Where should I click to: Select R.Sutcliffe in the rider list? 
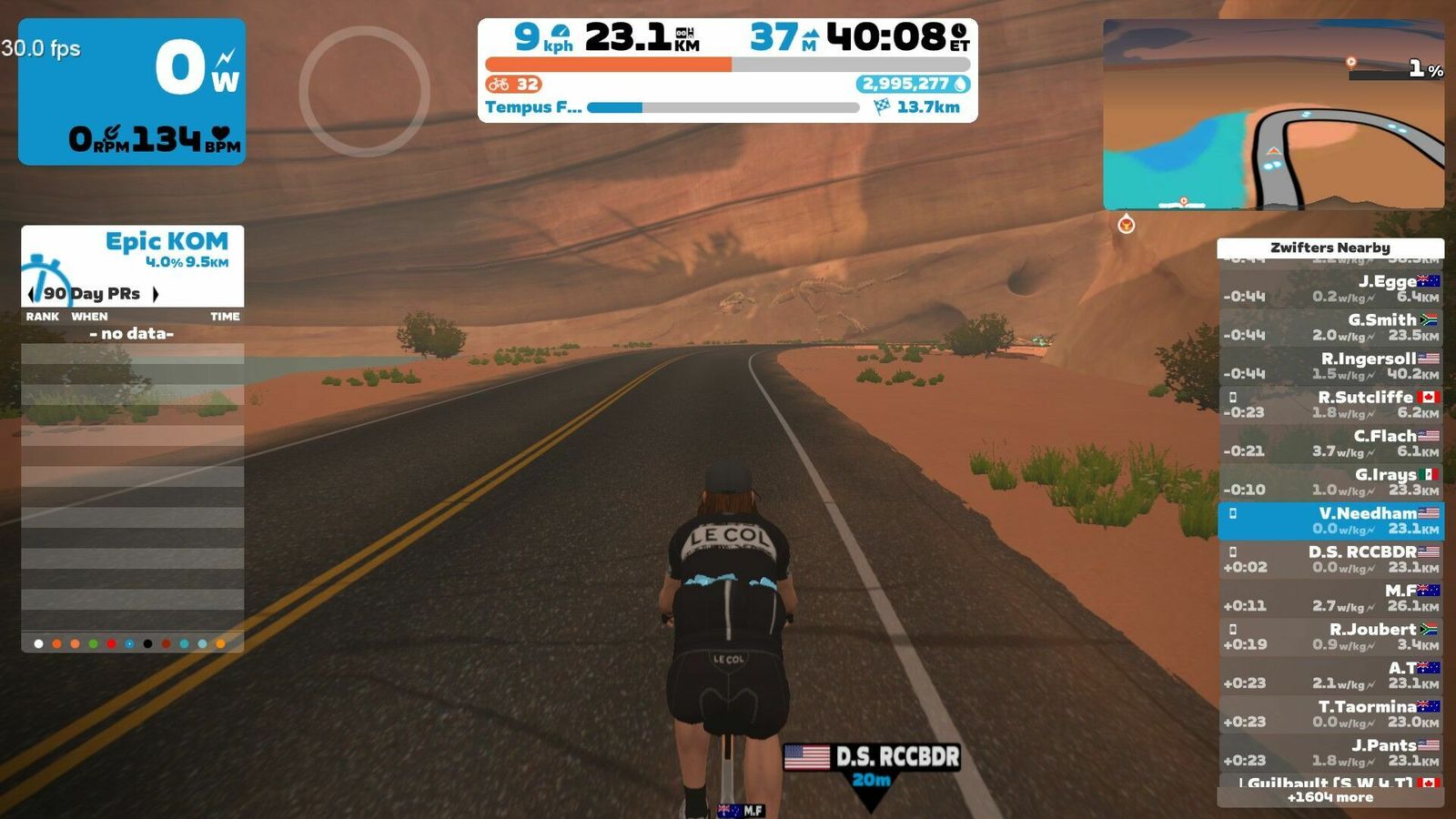(x=1330, y=404)
